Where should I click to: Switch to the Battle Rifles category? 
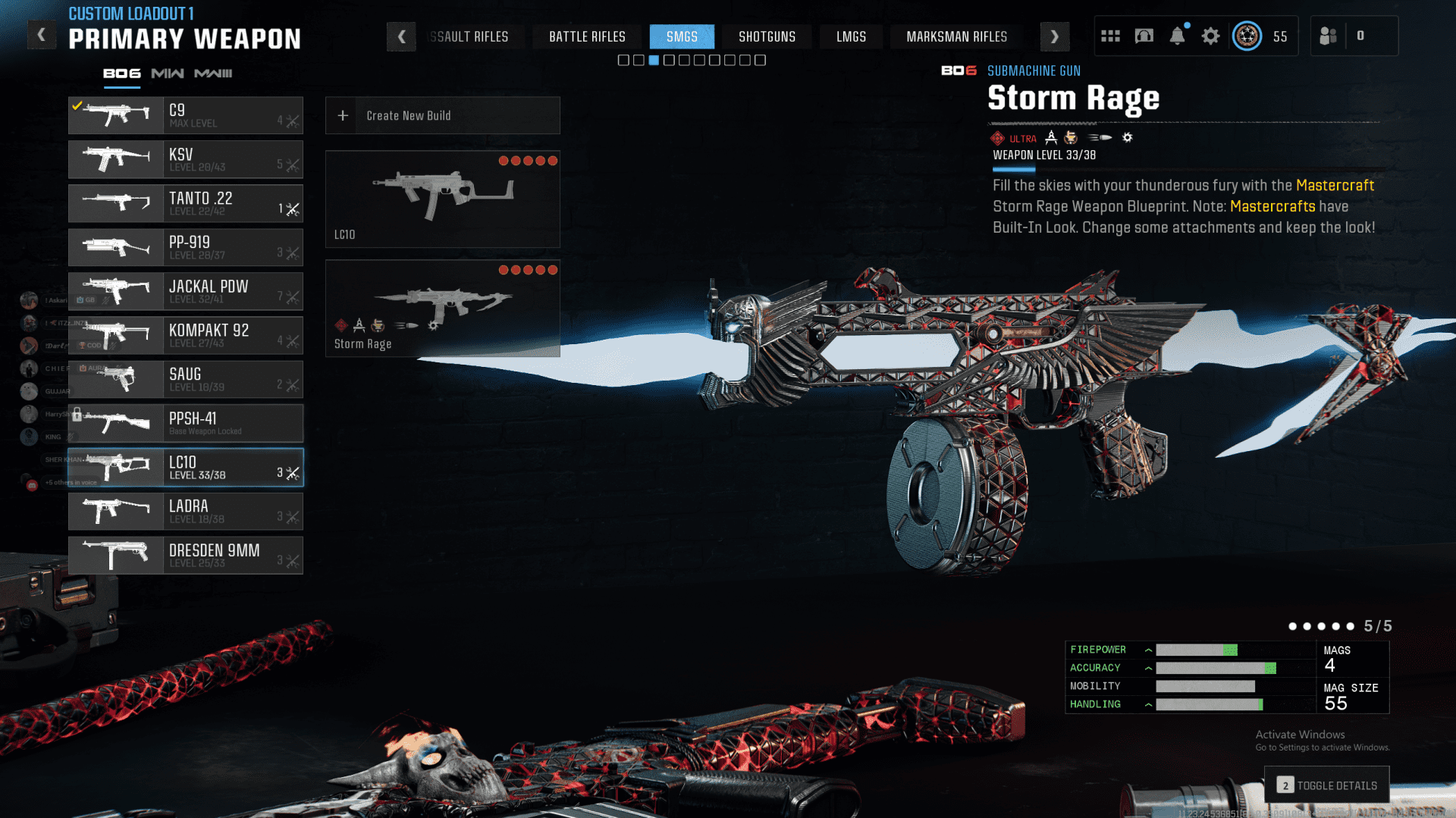pyautogui.click(x=587, y=36)
